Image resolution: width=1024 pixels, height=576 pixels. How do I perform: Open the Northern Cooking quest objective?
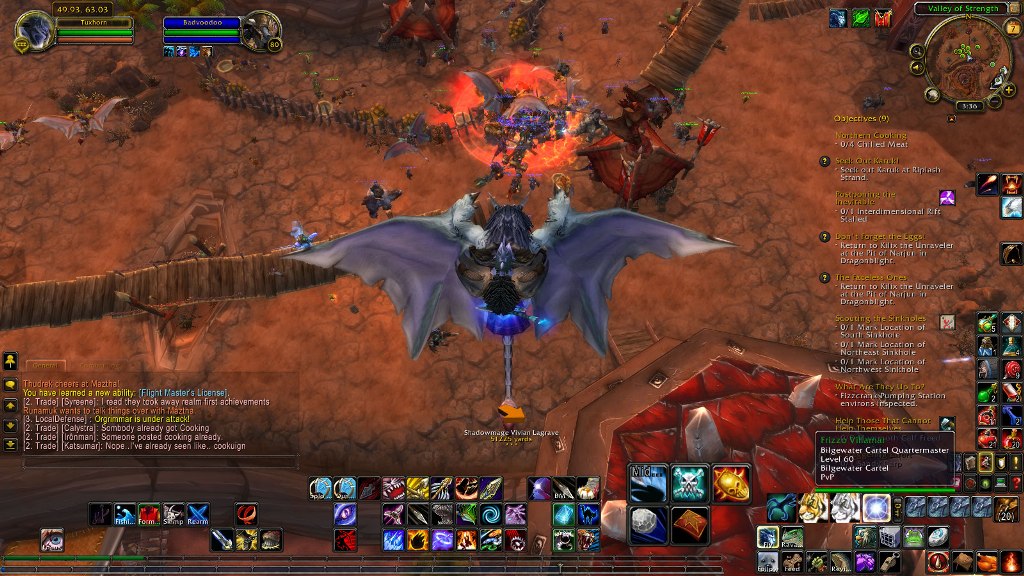pyautogui.click(x=871, y=135)
